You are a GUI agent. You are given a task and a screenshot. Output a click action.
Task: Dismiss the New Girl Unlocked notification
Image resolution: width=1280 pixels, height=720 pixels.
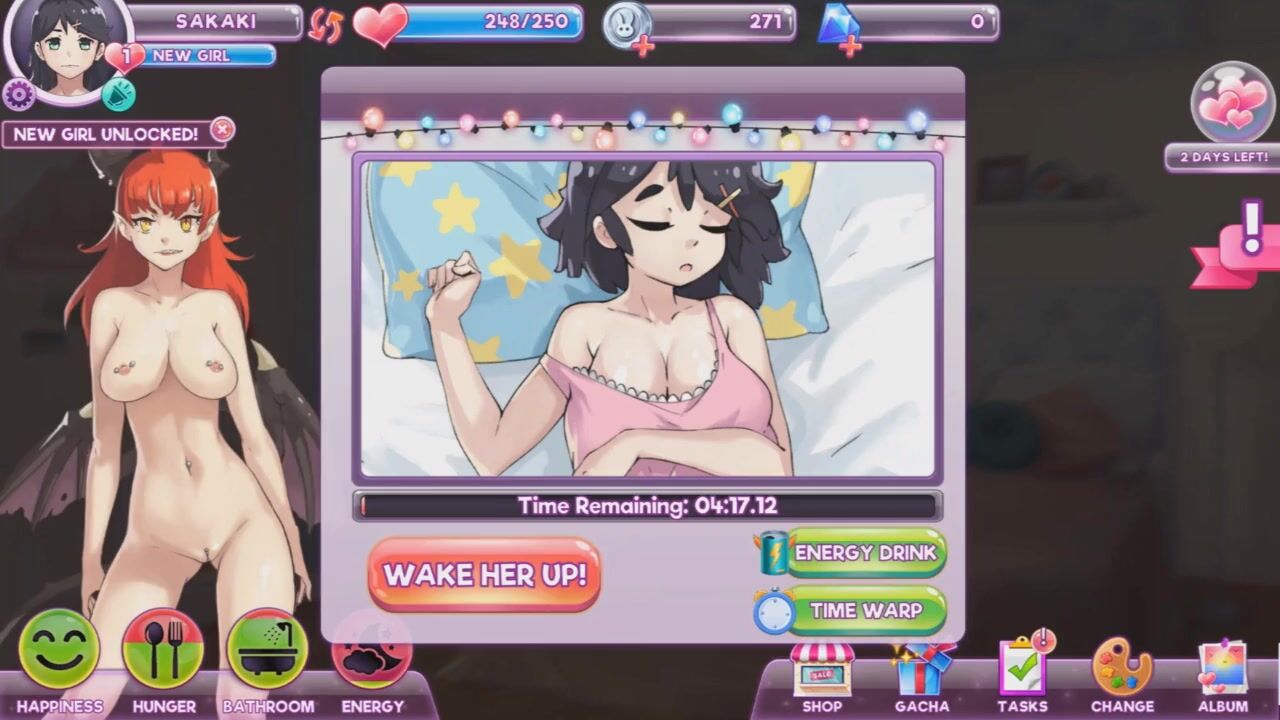point(223,129)
